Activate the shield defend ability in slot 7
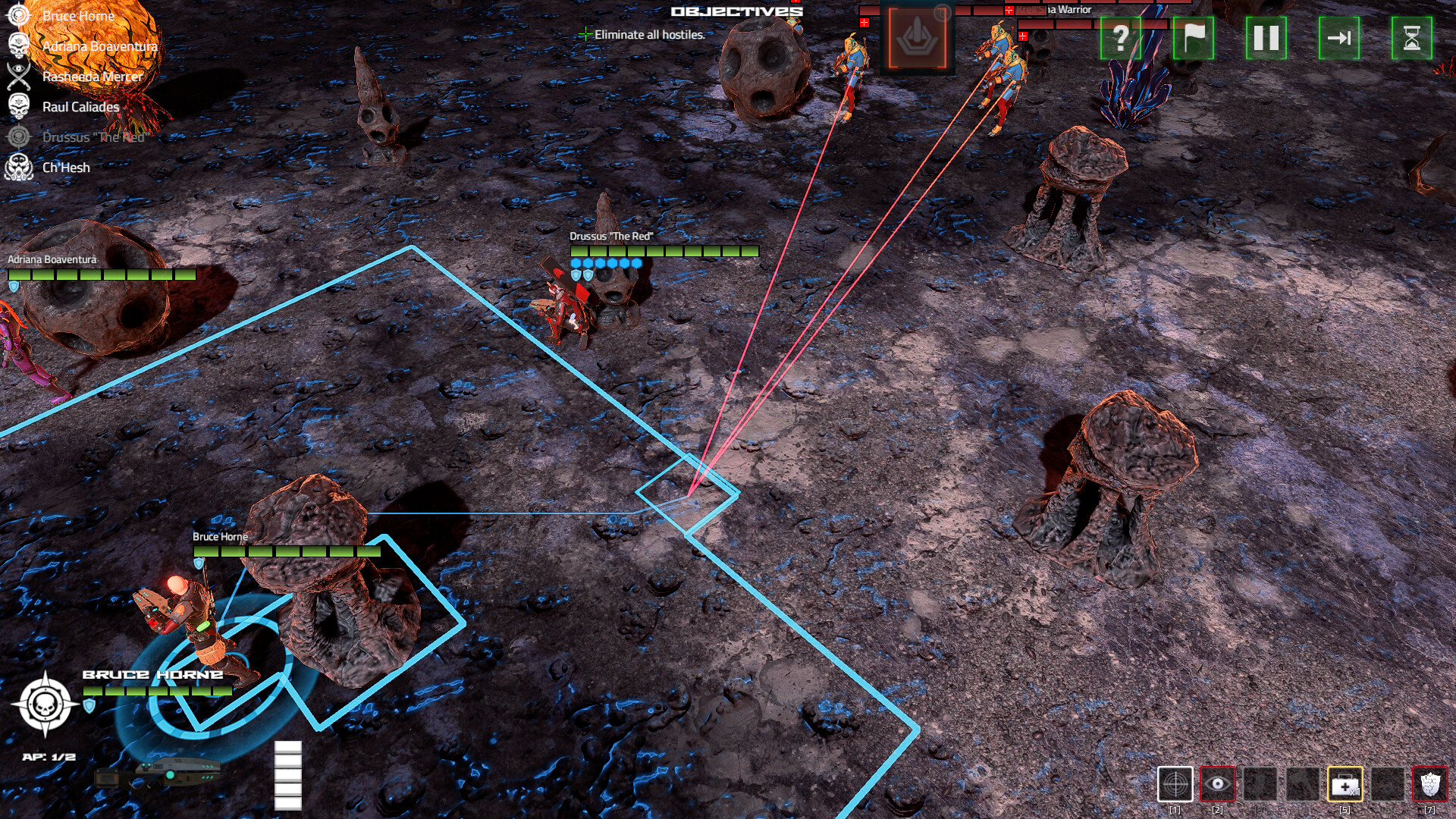 point(1431,783)
